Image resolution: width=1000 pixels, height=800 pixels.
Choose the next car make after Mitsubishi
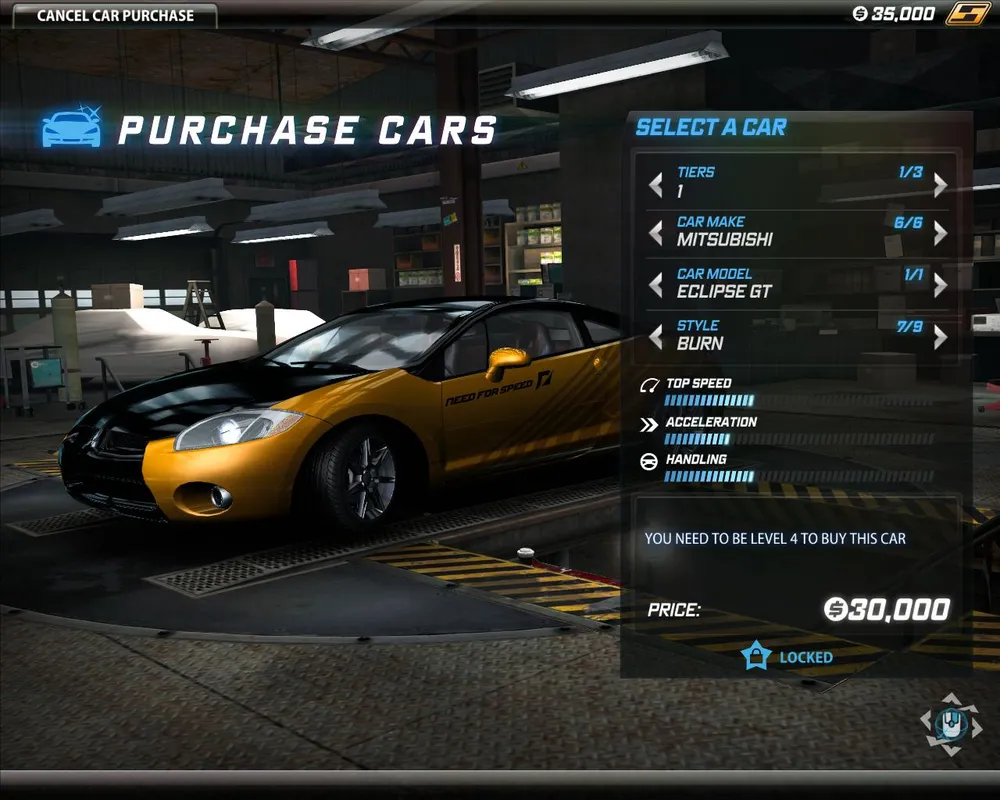click(x=940, y=233)
